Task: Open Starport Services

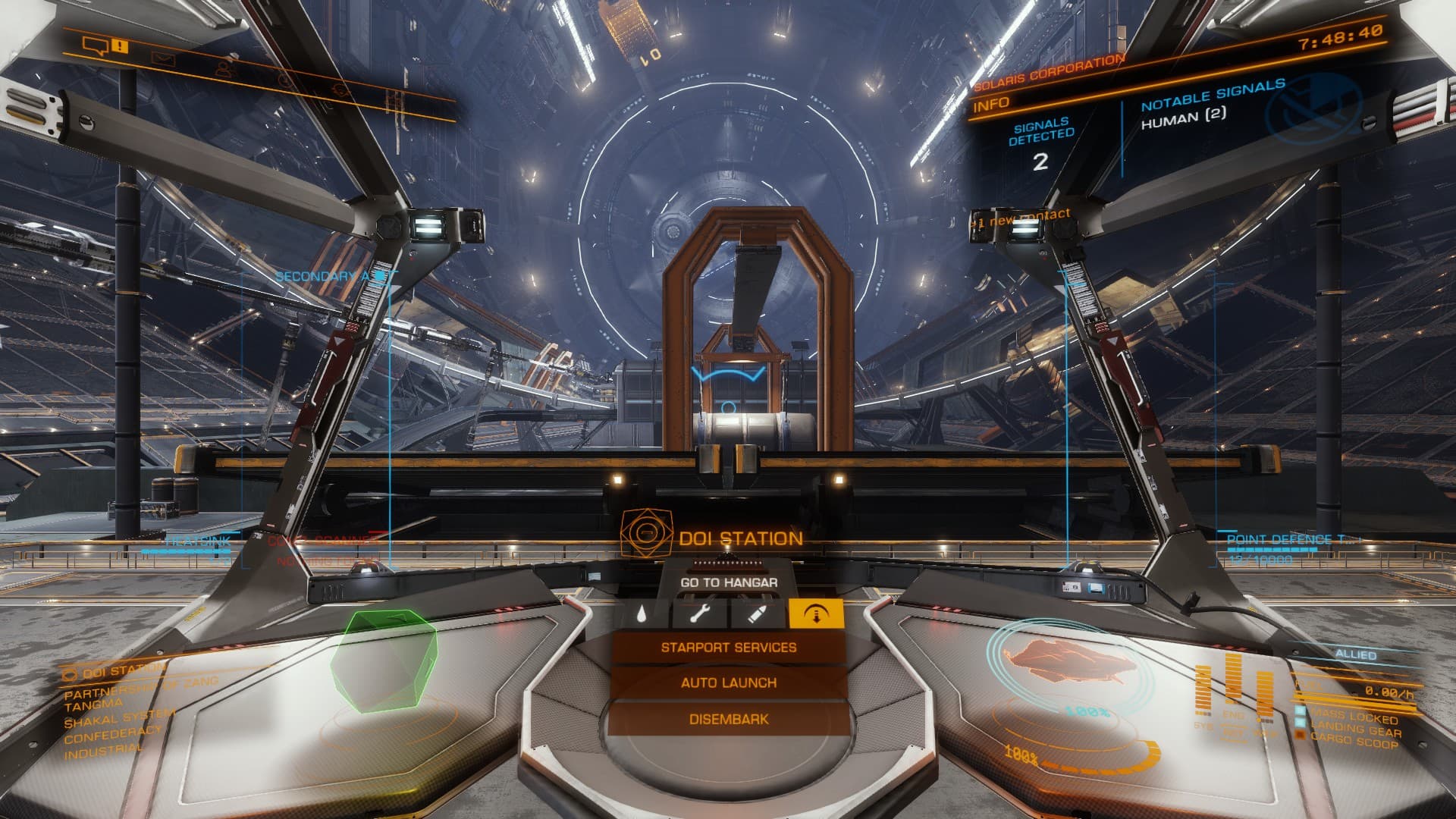Action: (728, 648)
